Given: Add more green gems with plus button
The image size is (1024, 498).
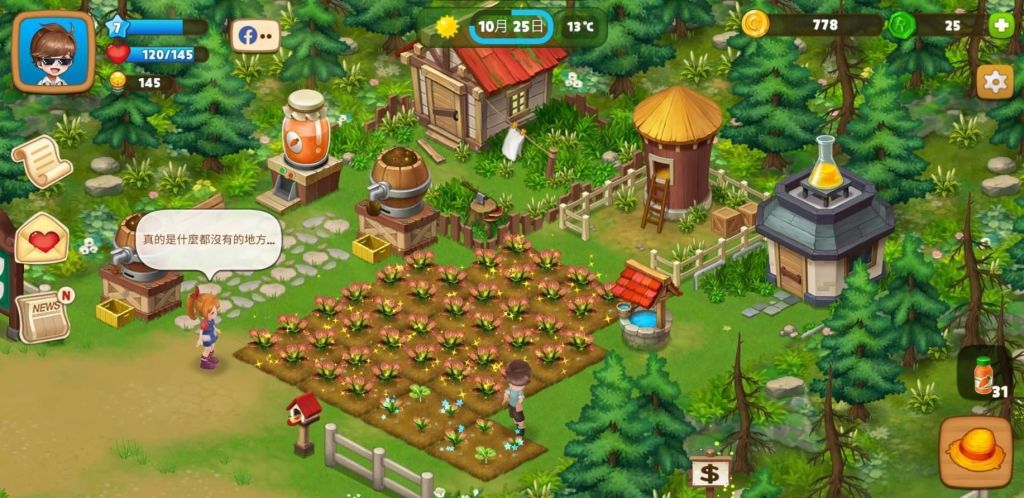Looking at the screenshot, I should coord(999,26).
